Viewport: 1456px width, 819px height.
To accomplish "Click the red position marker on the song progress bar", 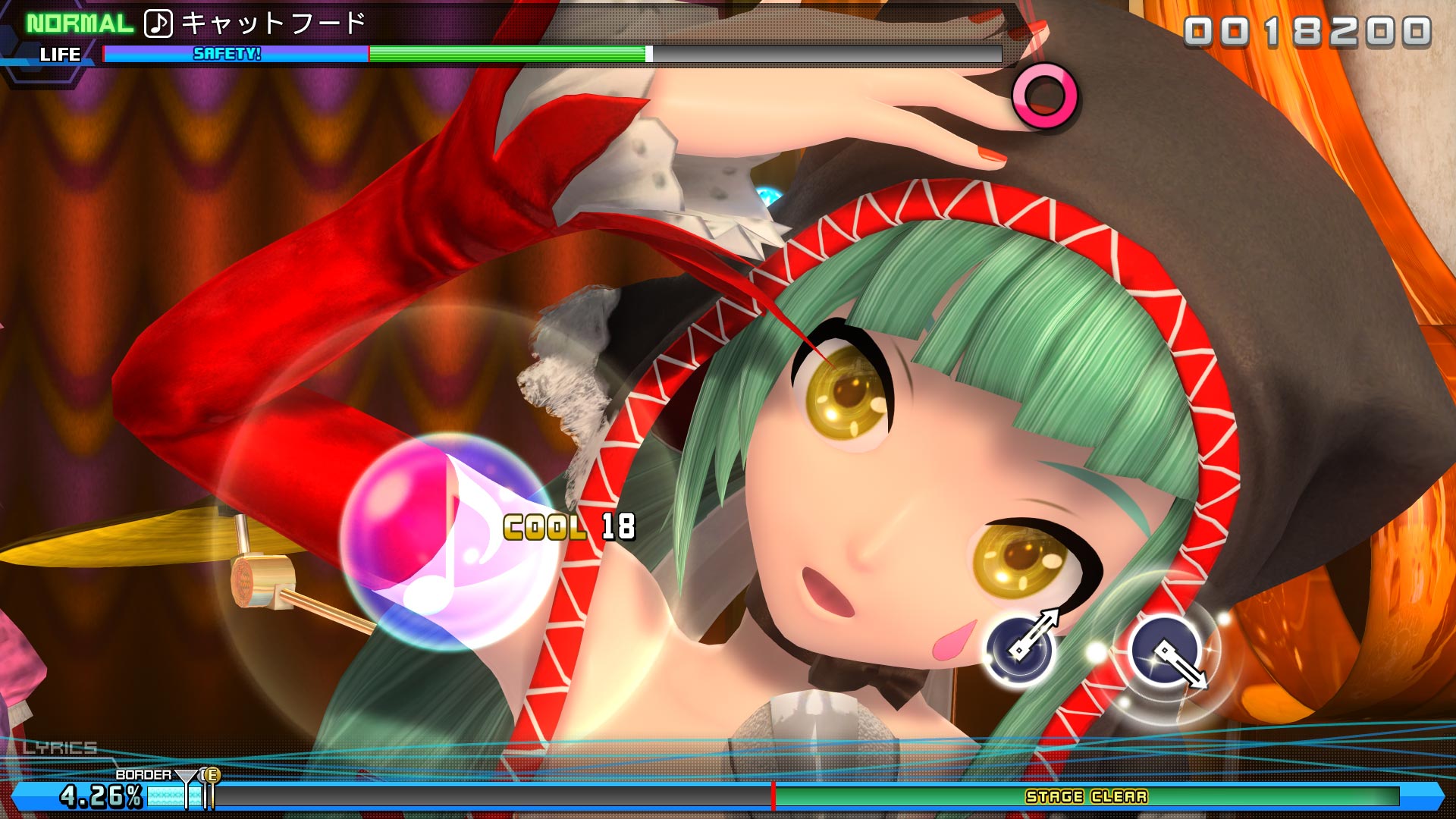I will (x=773, y=798).
